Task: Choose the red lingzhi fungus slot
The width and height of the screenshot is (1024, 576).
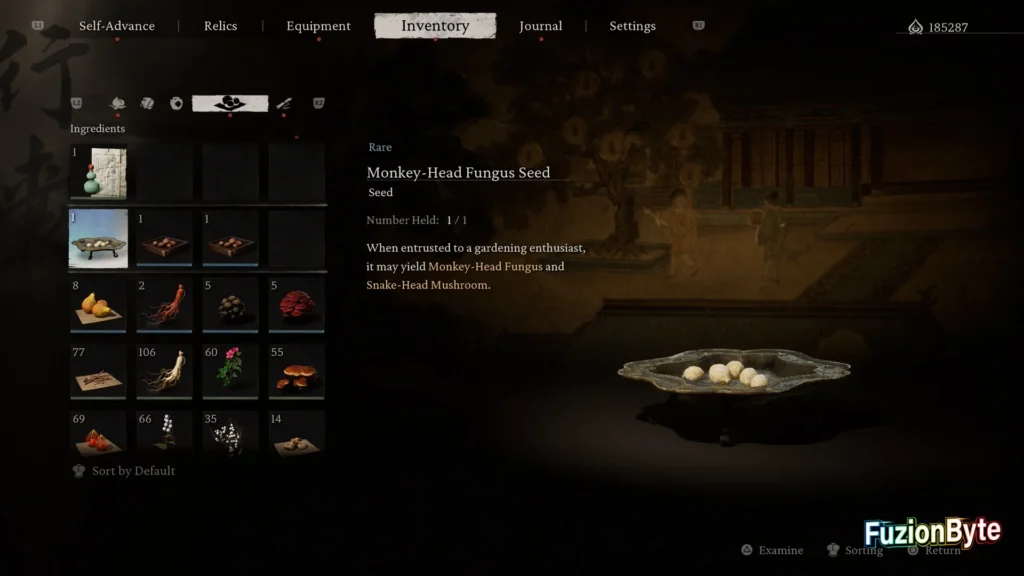Action: (296, 305)
